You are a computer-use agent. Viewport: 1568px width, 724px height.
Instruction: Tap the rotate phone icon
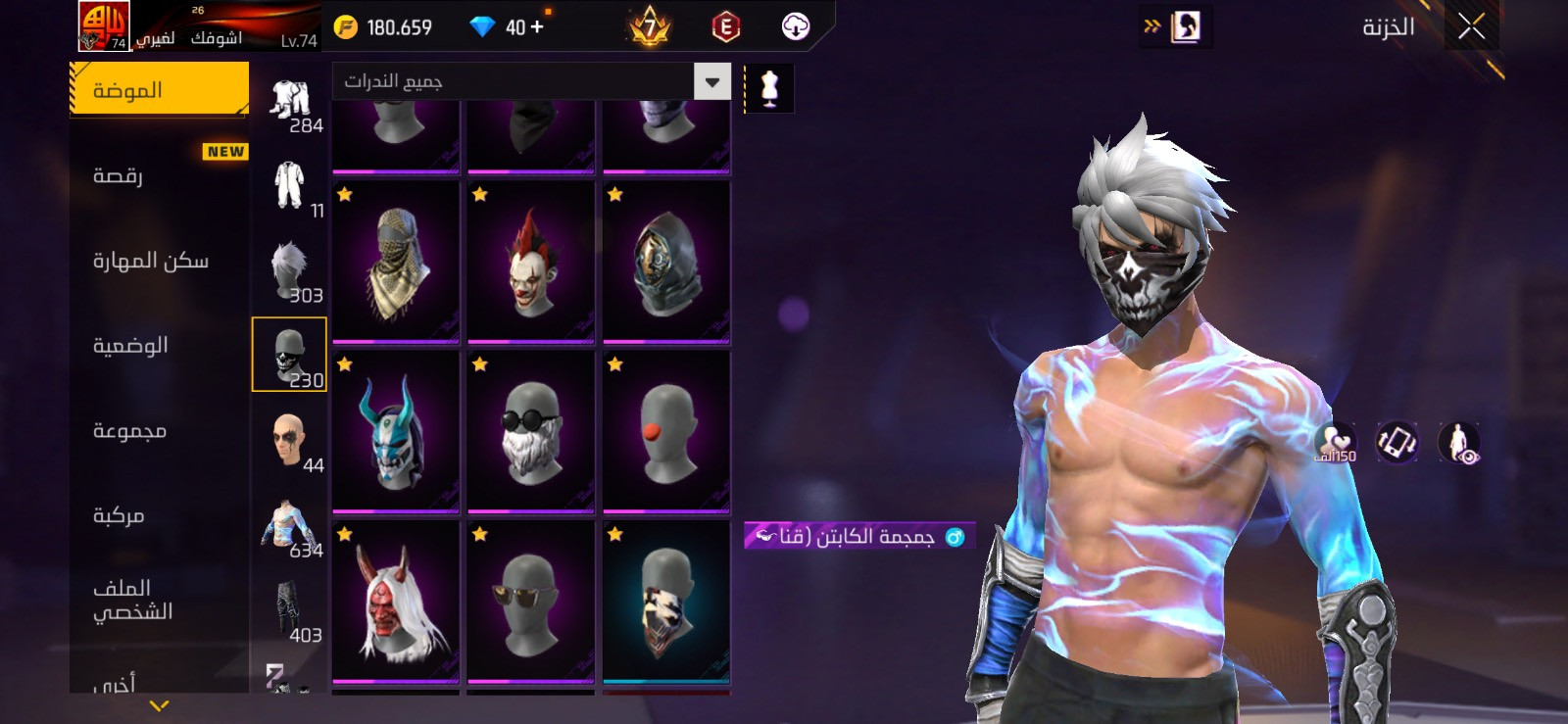point(1396,442)
